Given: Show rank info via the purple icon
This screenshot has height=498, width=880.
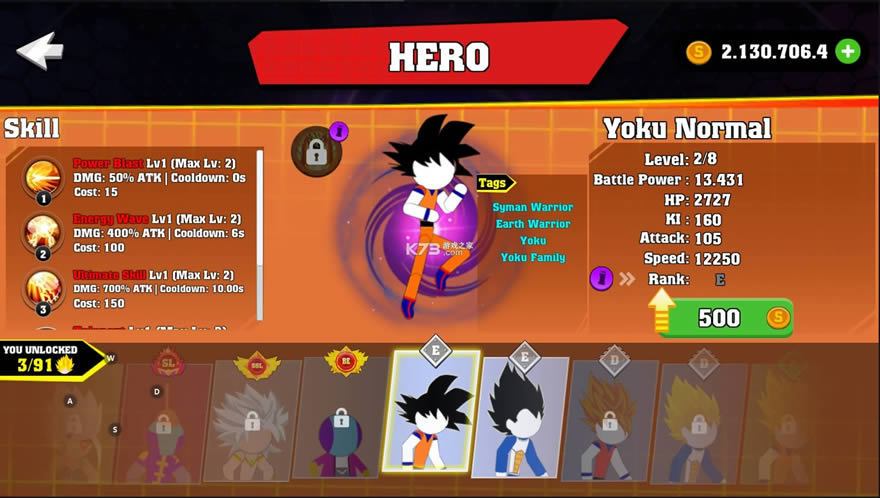Looking at the screenshot, I should (601, 278).
